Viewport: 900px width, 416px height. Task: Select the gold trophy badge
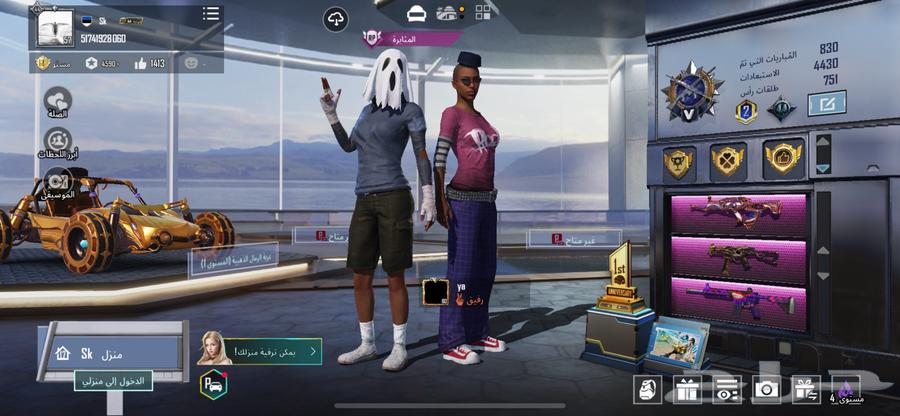(678, 161)
